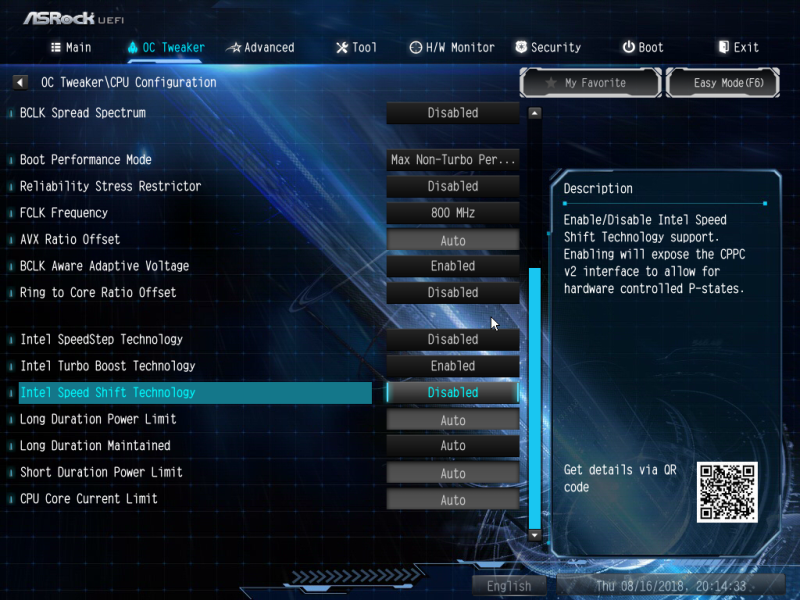
Task: Edit the Long Duration Power Limit field
Action: pos(453,420)
